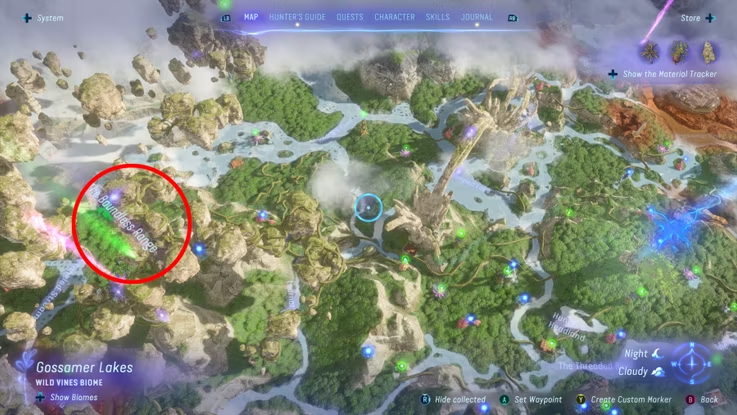Hide collected items on the map
The width and height of the screenshot is (737, 415).
coord(444,399)
